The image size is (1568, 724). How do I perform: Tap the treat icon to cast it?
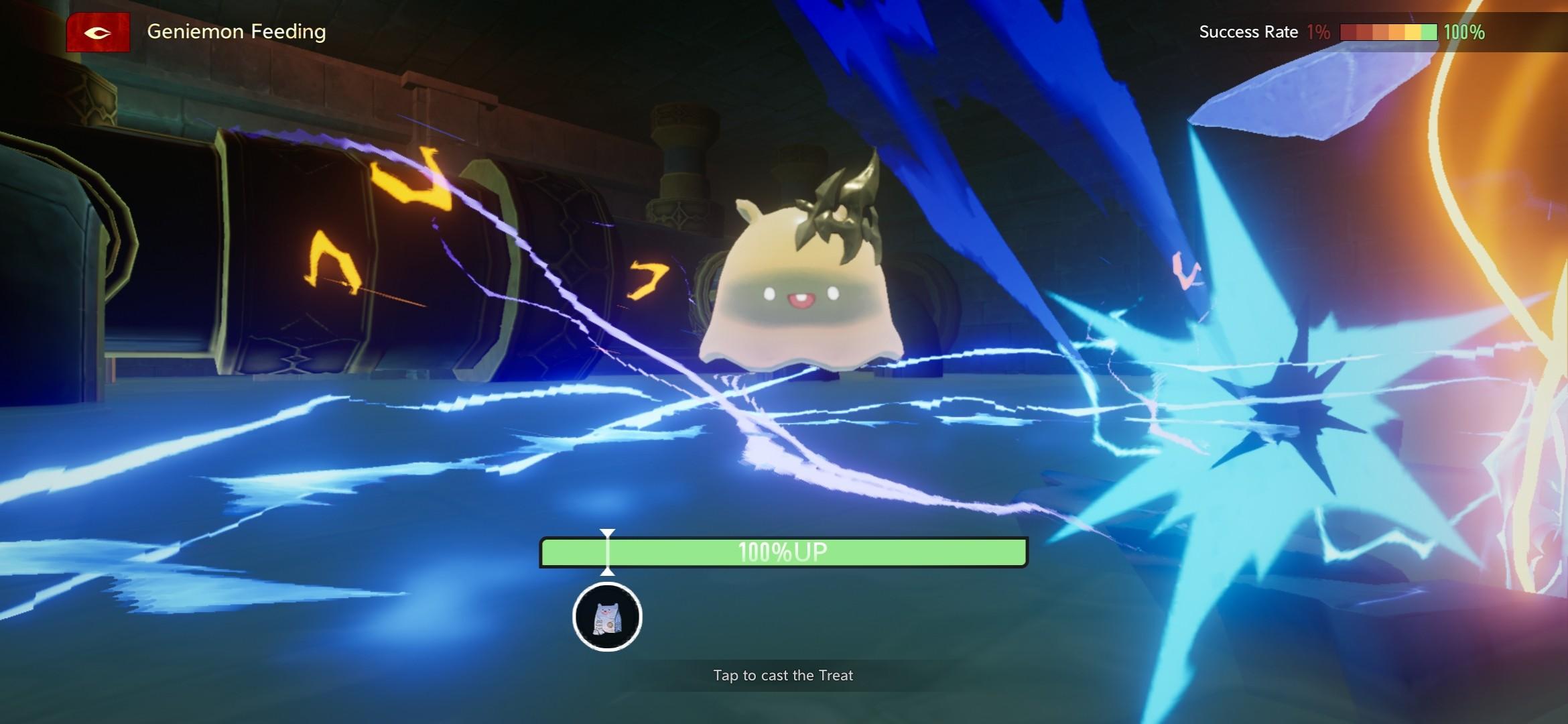607,617
